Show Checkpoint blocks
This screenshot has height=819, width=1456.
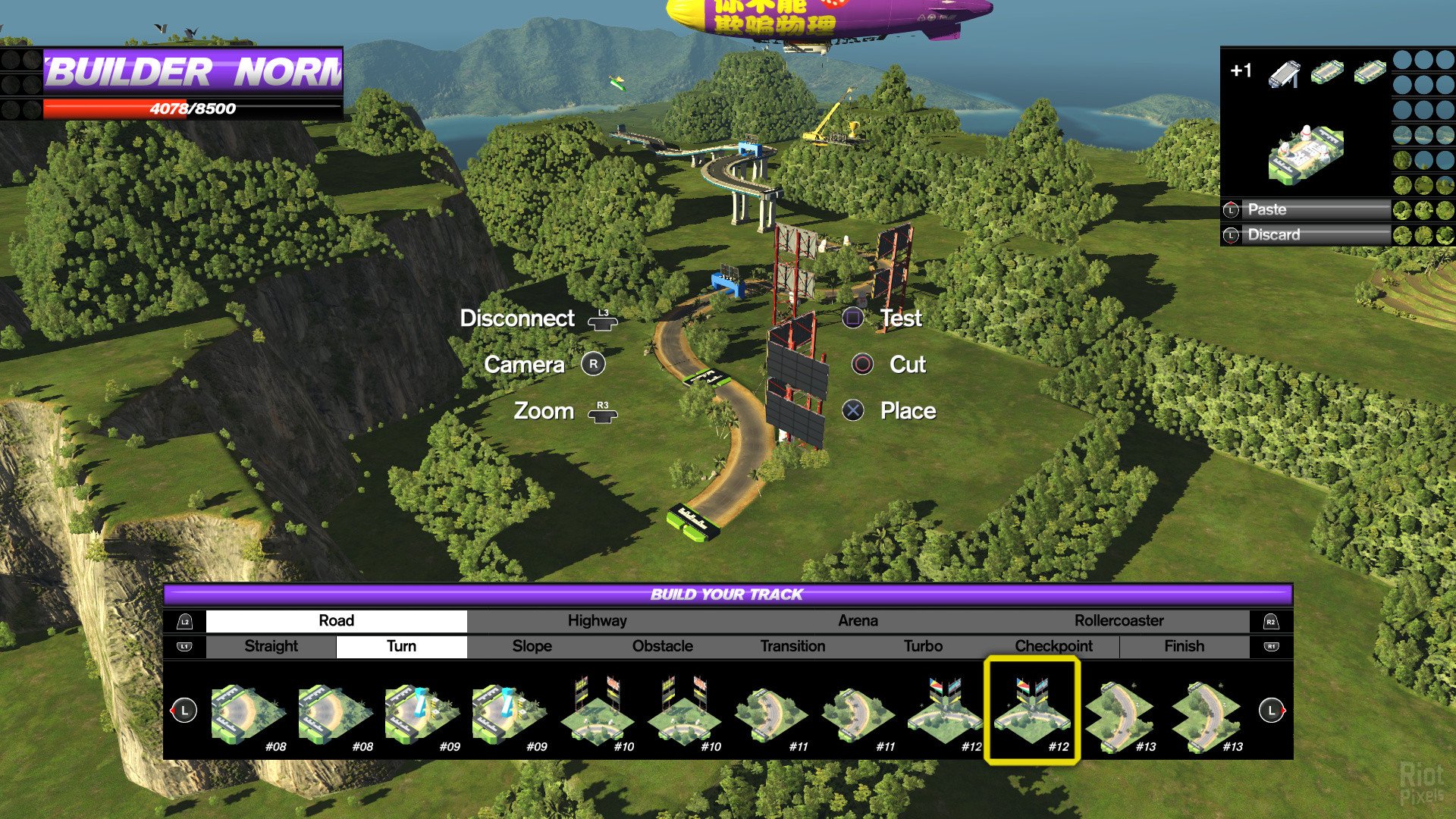pos(1053,646)
